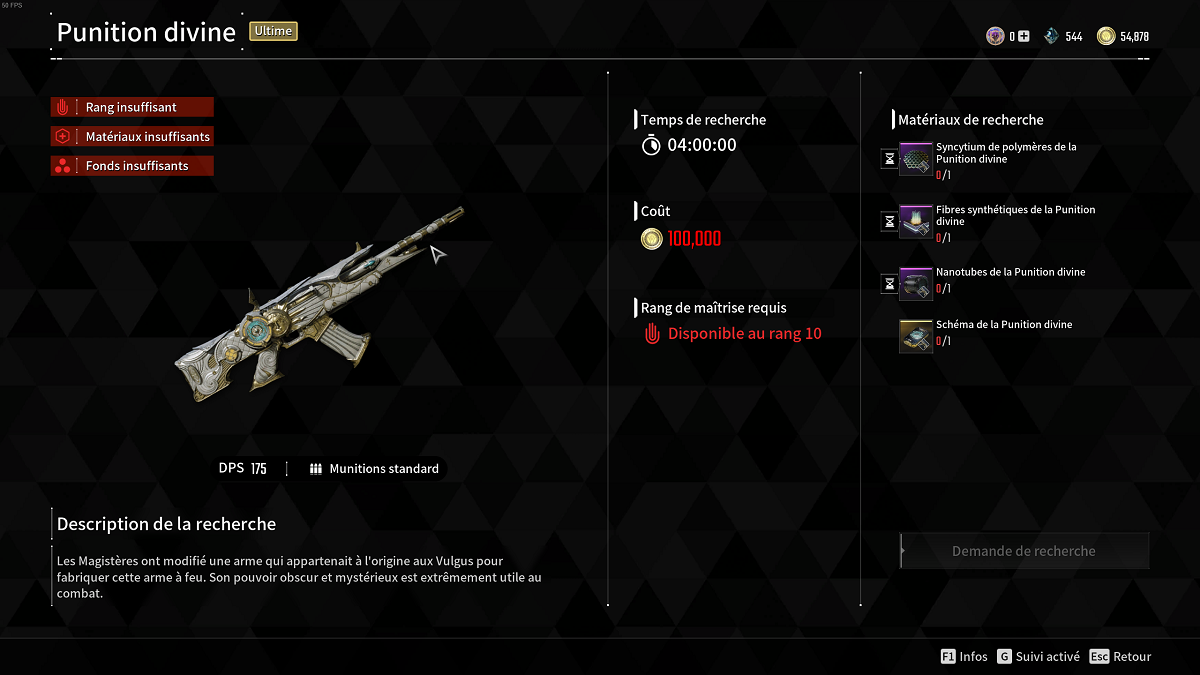Add premium currency with plus button

[1023, 37]
